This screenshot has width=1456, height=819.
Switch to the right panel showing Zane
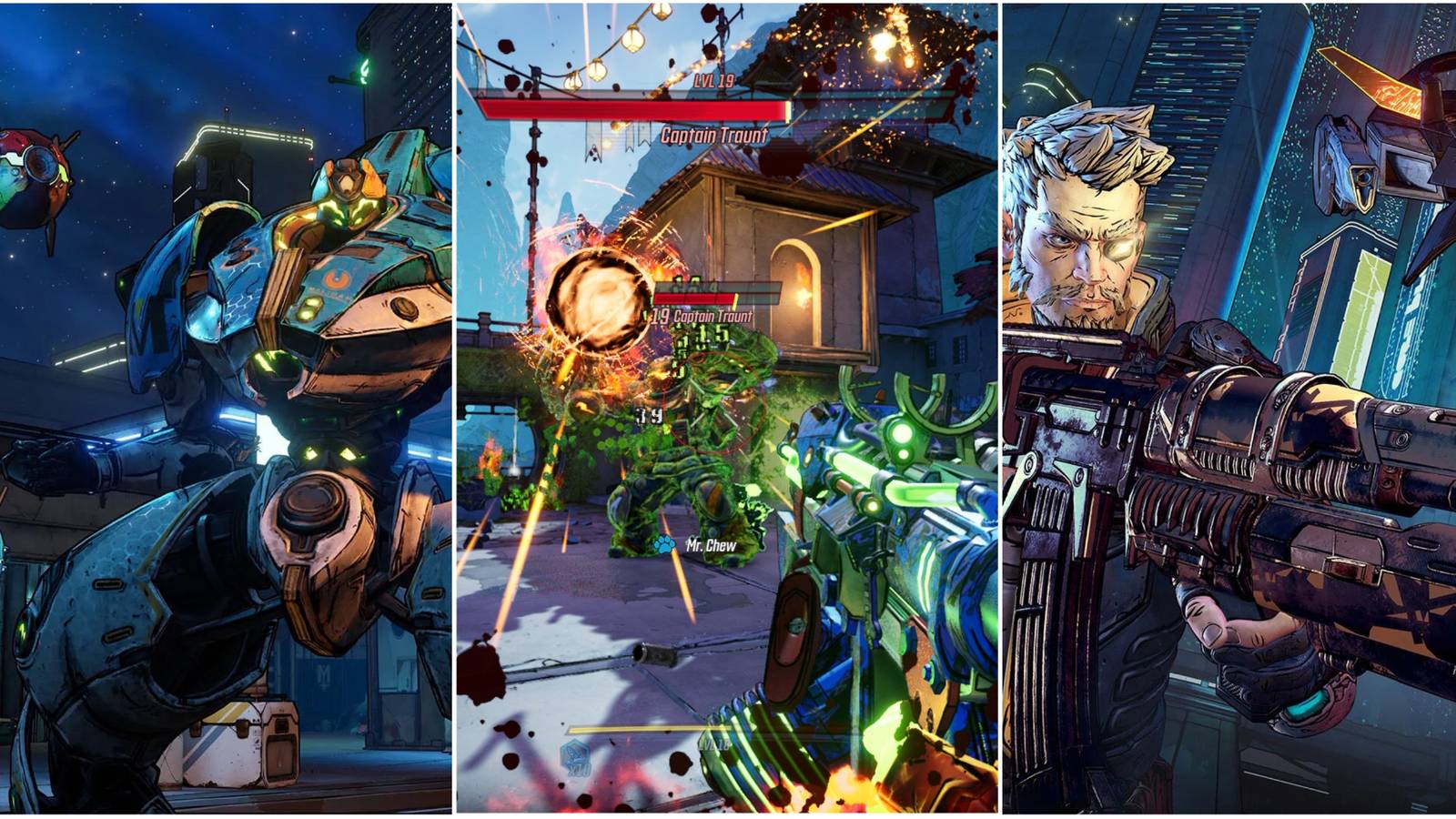pos(1228,409)
